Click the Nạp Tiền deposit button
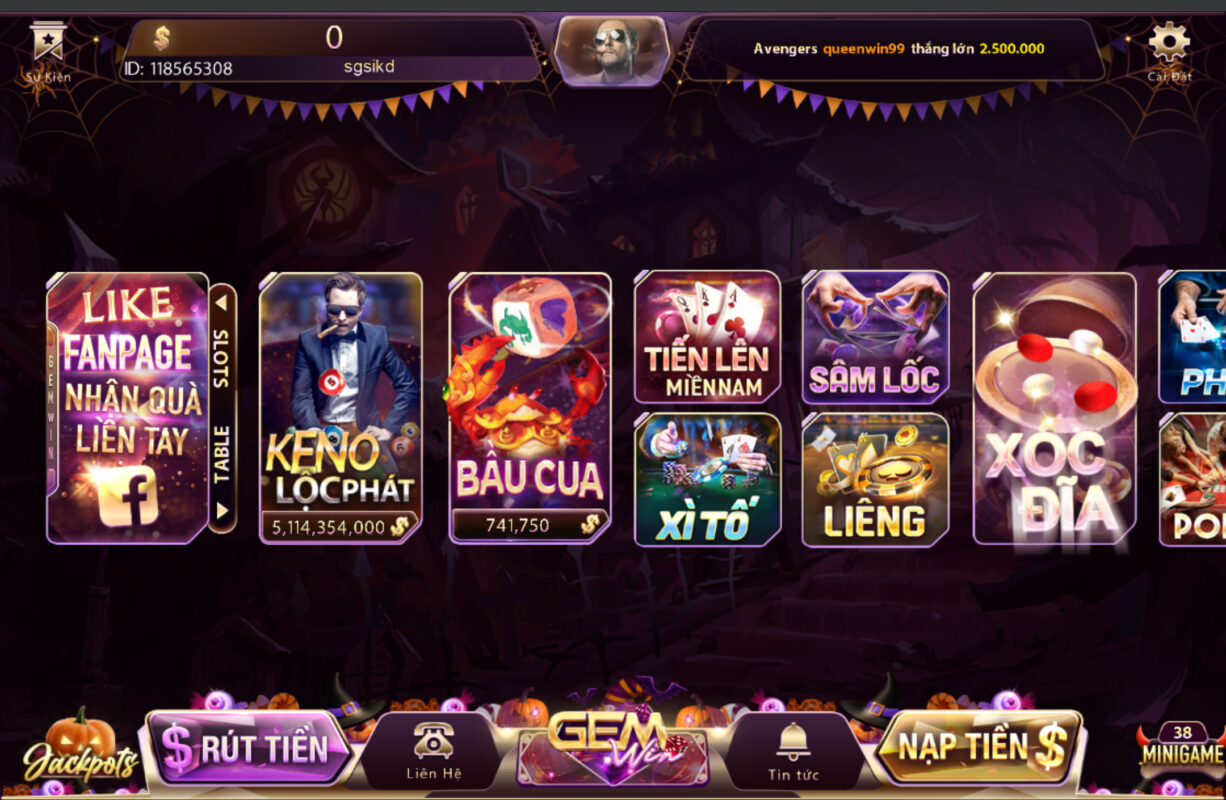 [978, 747]
